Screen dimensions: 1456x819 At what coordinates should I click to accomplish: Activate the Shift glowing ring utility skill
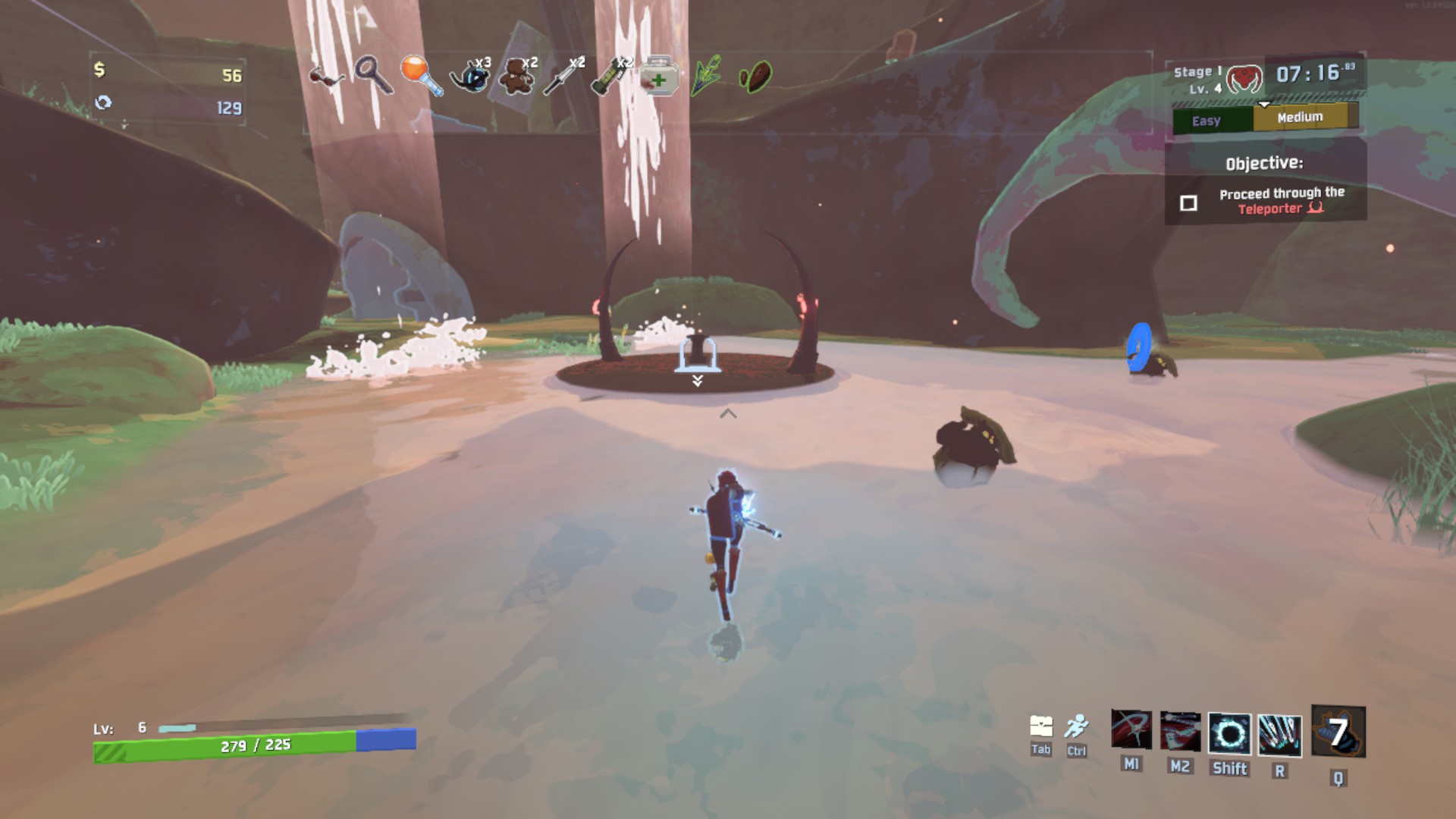coord(1229,734)
